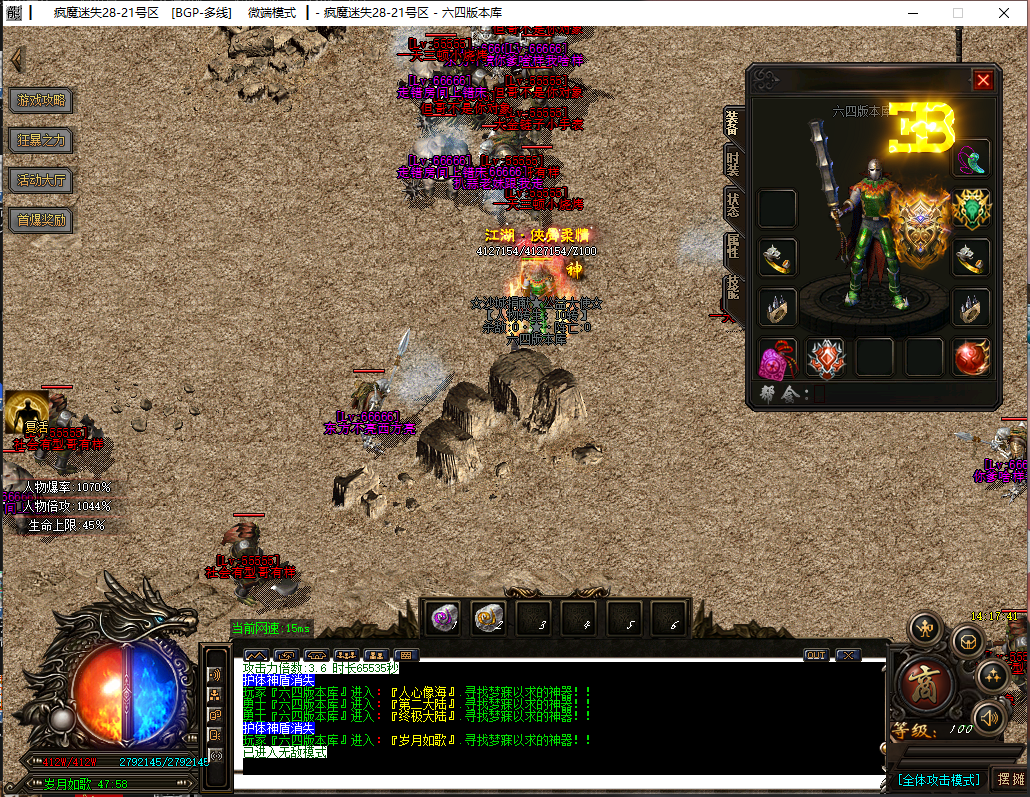This screenshot has height=797, width=1030.
Task: Close the character equipment panel
Action: tap(983, 81)
